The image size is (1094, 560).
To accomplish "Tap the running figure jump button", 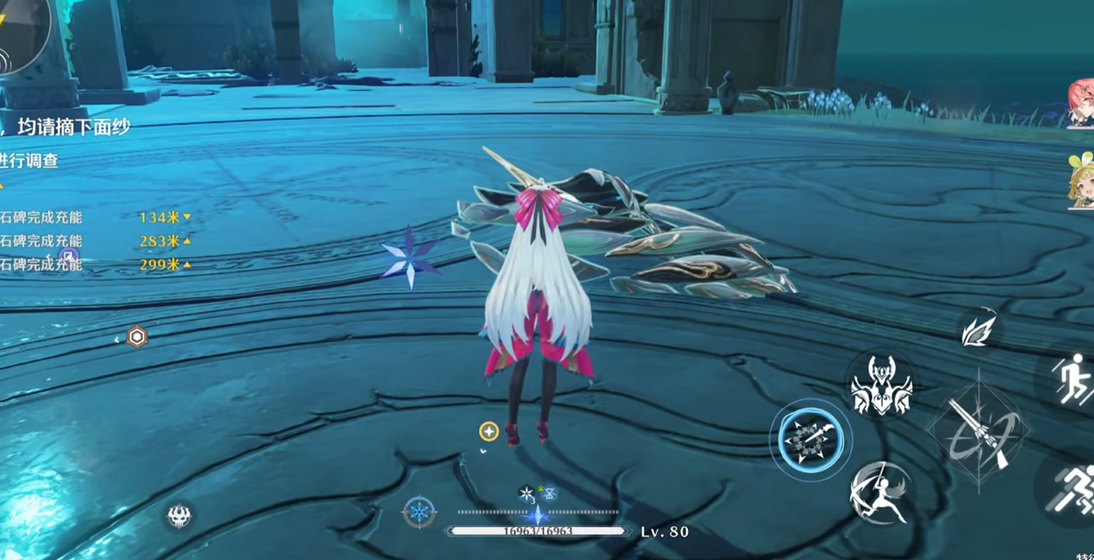I will (1074, 380).
